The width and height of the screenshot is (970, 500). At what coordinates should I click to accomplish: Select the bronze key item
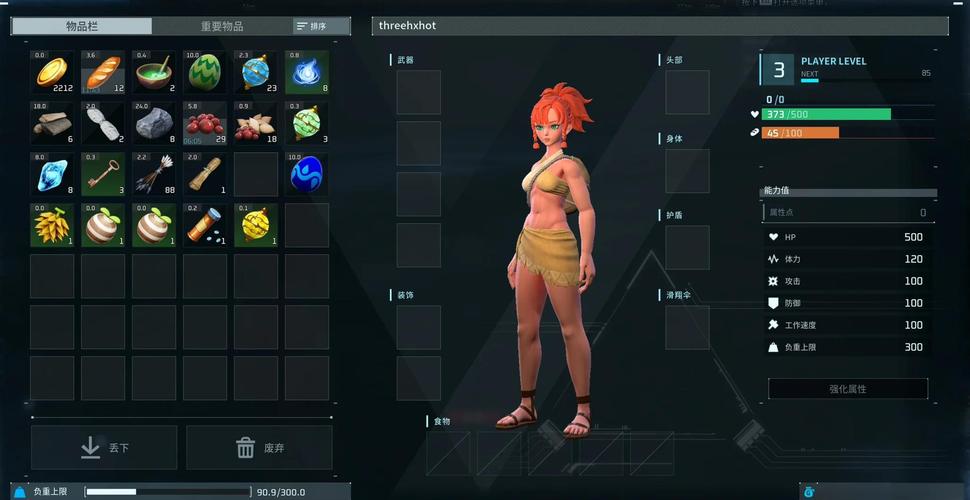tap(103, 174)
